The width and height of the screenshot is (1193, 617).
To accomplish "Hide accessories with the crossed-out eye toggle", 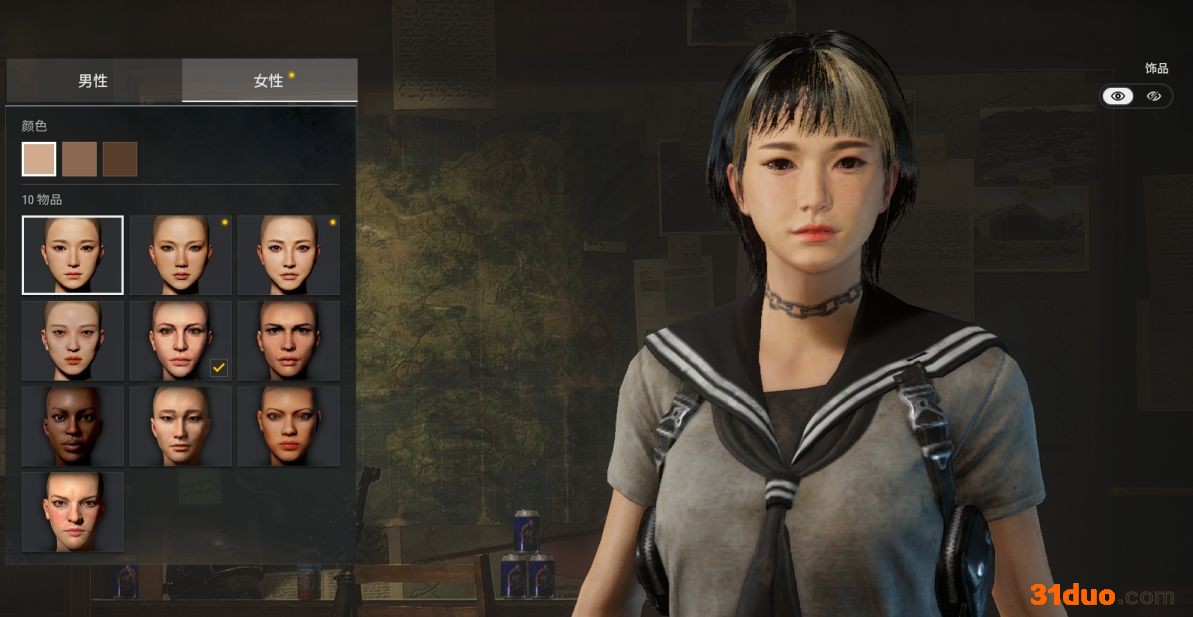I will click(1153, 96).
